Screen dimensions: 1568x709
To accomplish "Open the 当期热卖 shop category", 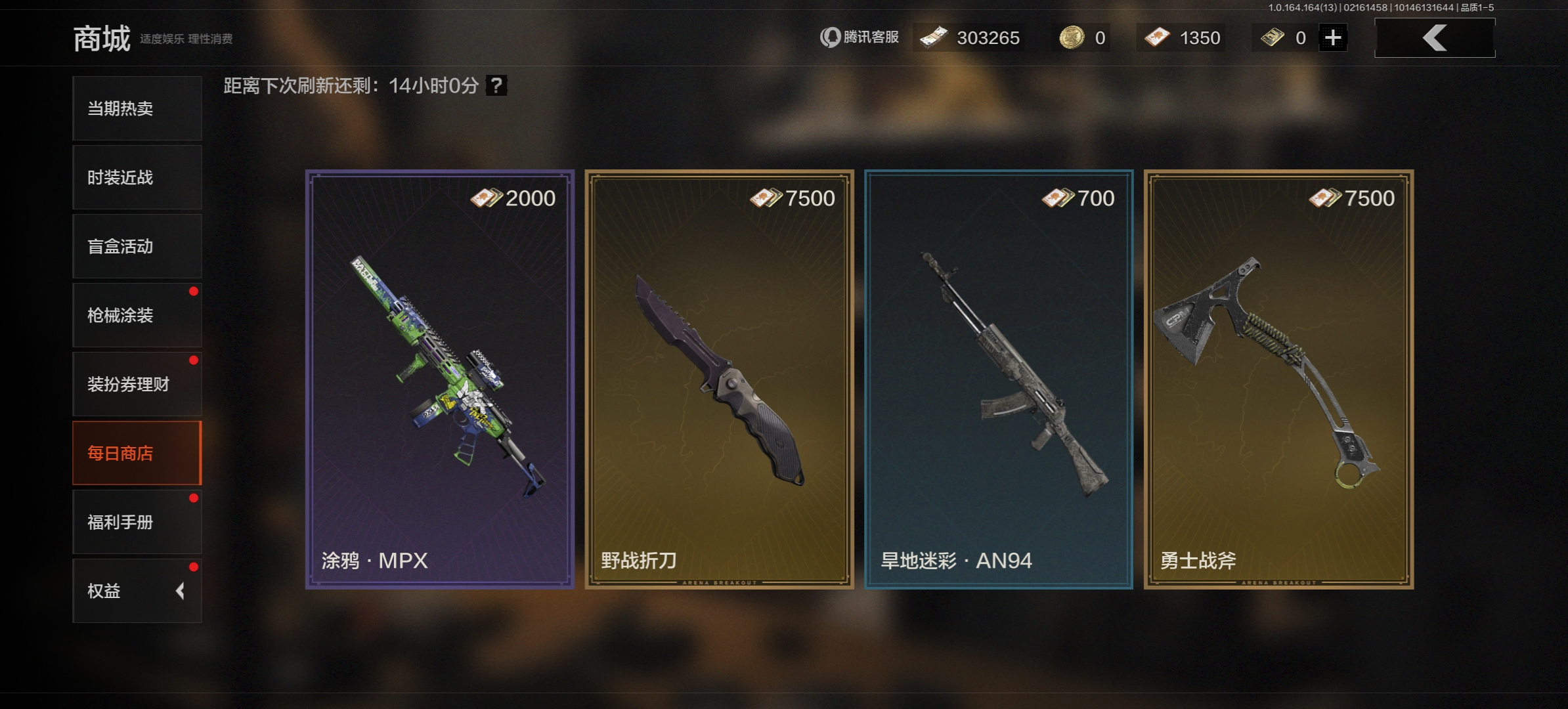I will click(x=137, y=108).
